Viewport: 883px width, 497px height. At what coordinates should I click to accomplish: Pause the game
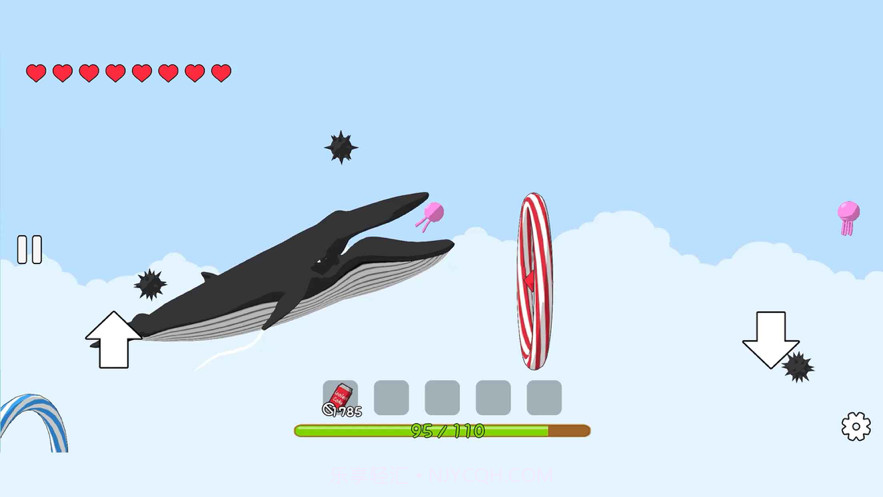30,250
